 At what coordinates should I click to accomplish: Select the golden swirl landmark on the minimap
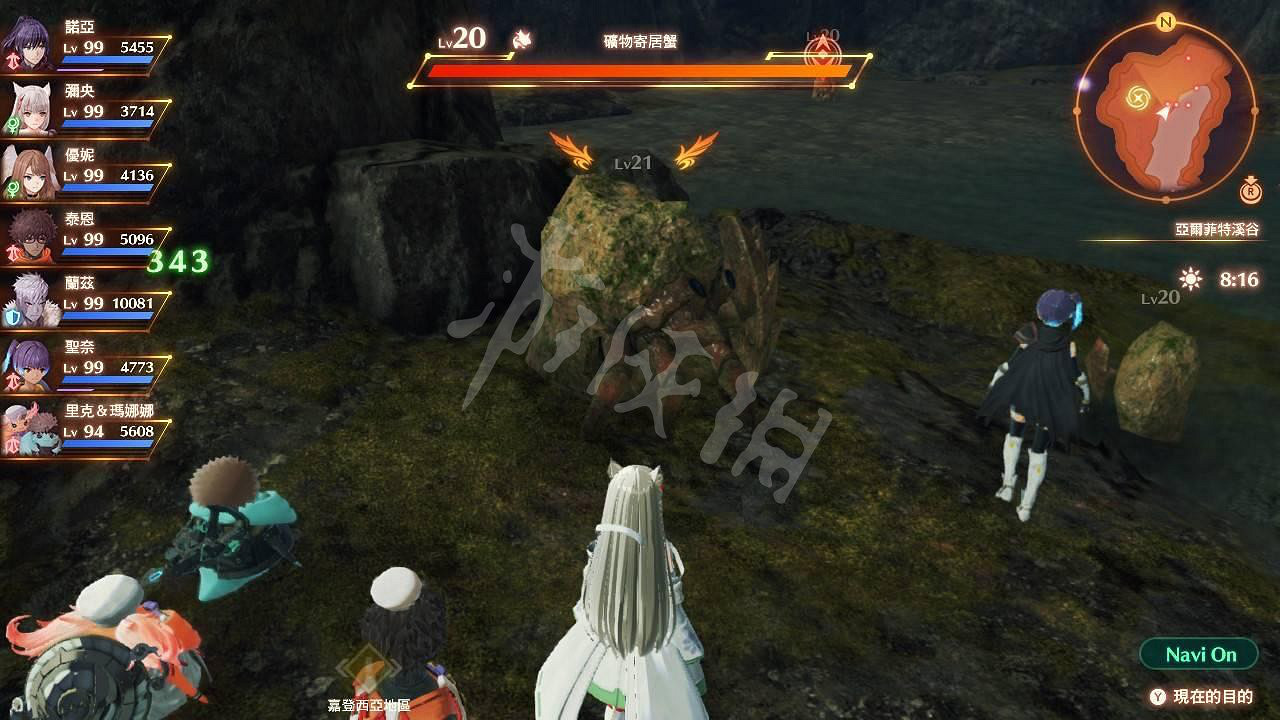pyautogui.click(x=1138, y=95)
